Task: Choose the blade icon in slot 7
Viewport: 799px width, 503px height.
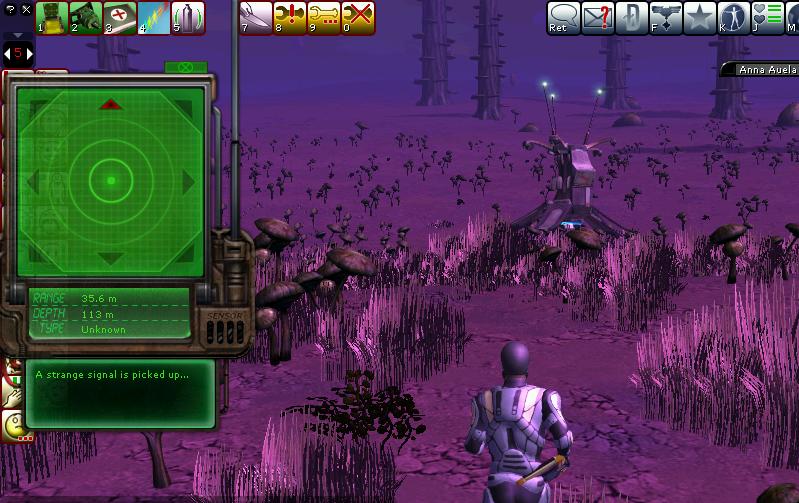Action: (x=255, y=17)
